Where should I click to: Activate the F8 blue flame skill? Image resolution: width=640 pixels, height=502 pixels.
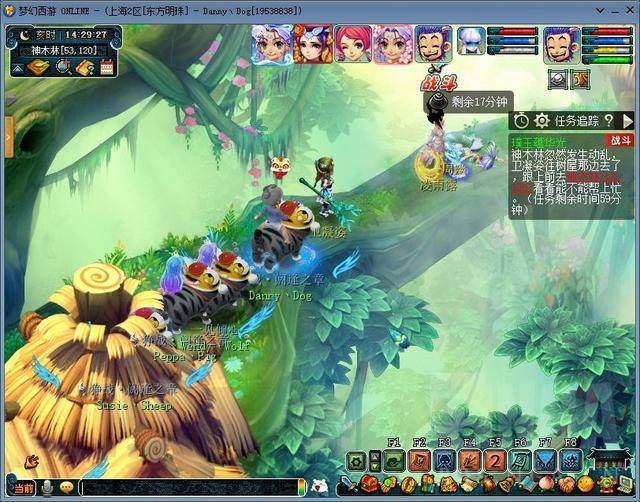[571, 461]
